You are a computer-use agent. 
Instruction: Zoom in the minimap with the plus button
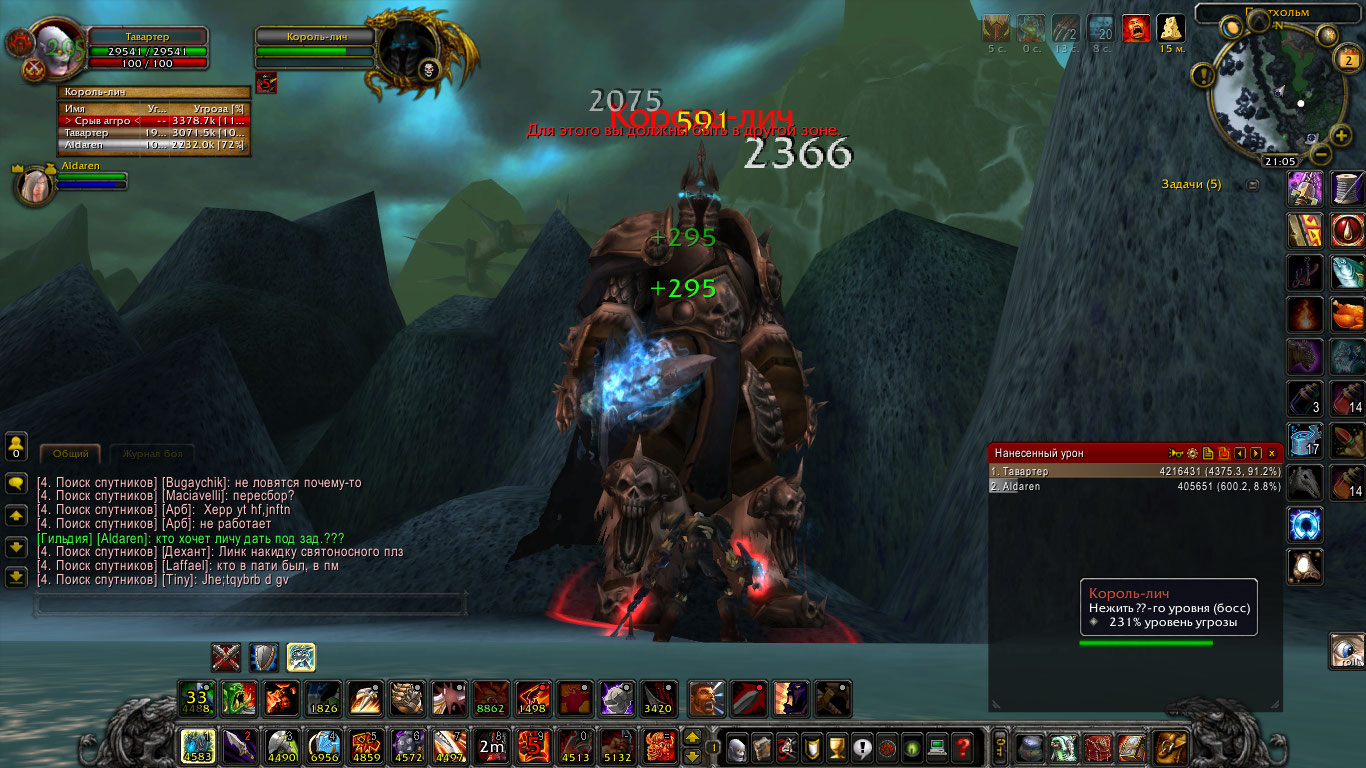coord(1342,136)
